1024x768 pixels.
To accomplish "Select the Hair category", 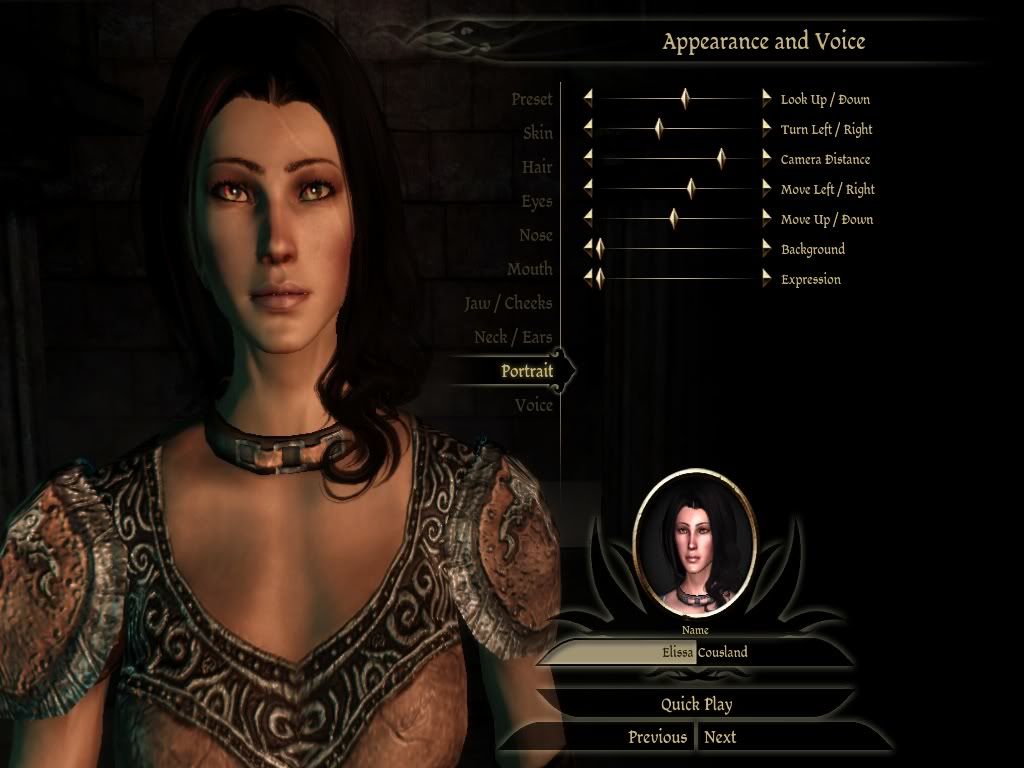I will pyautogui.click(x=537, y=167).
